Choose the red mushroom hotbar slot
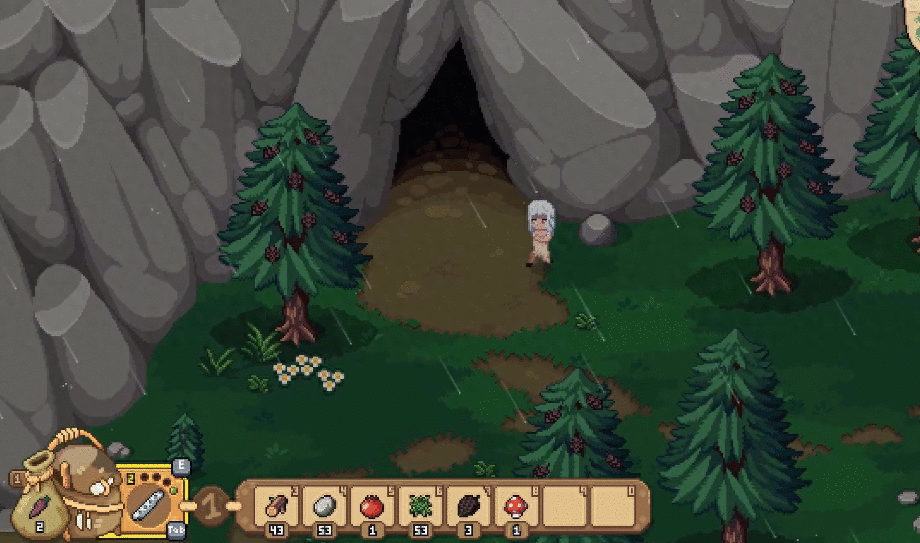The width and height of the screenshot is (920, 543). [516, 505]
